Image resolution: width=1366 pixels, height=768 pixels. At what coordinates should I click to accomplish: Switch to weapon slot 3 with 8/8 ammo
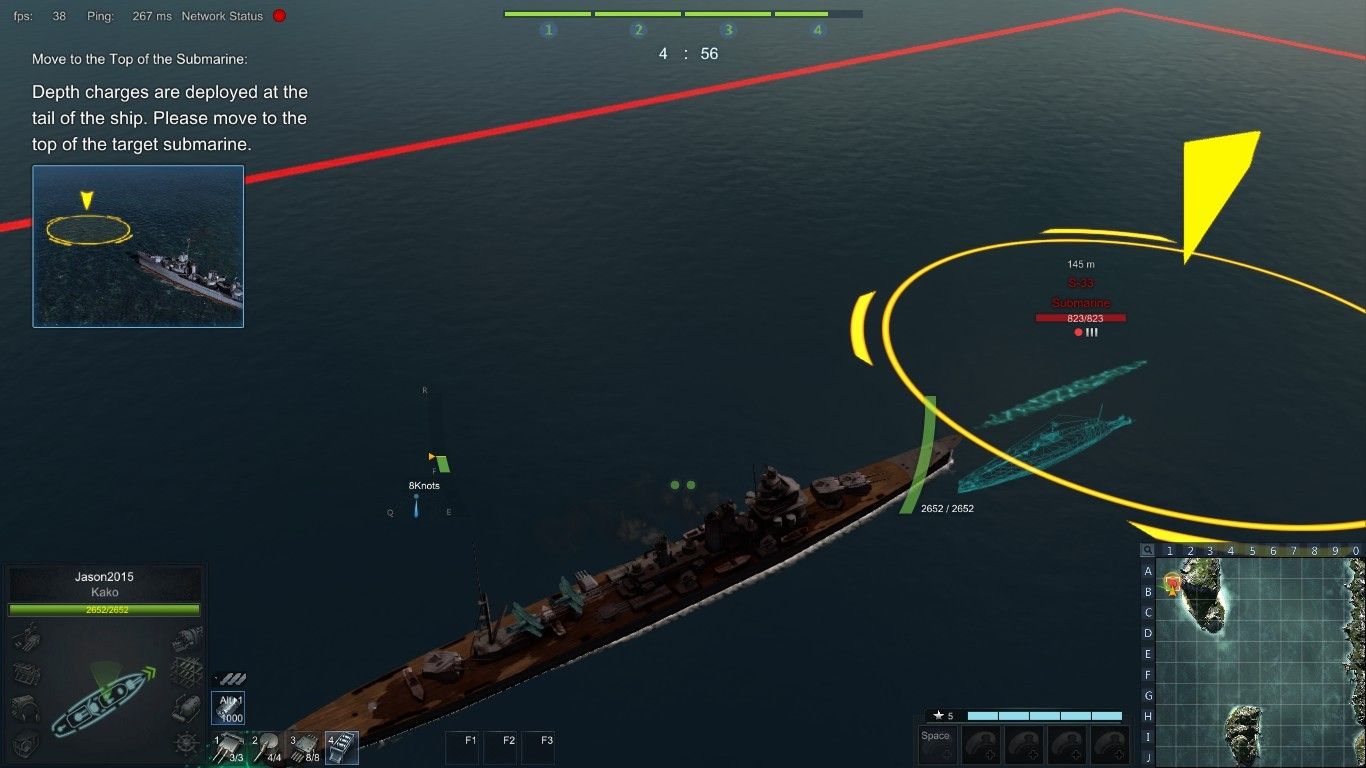click(x=305, y=748)
